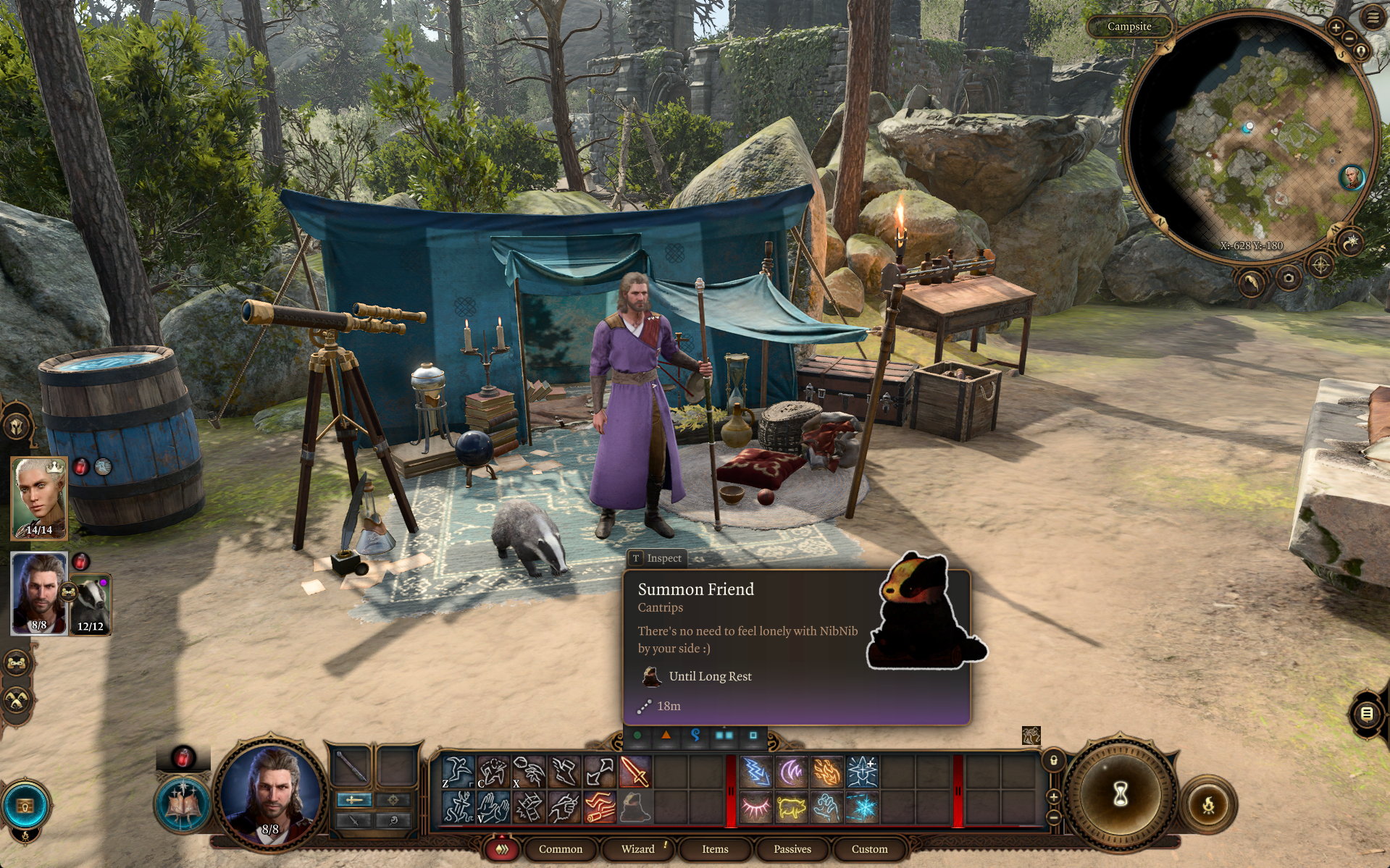Screen dimensions: 1390x868
Task: Select the white-haired elf party portrait
Action: click(x=39, y=498)
